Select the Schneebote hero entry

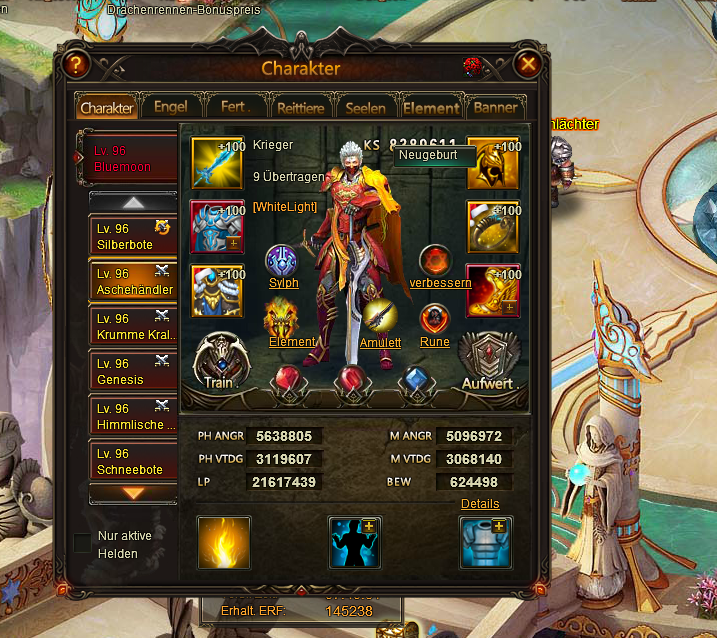(x=127, y=461)
